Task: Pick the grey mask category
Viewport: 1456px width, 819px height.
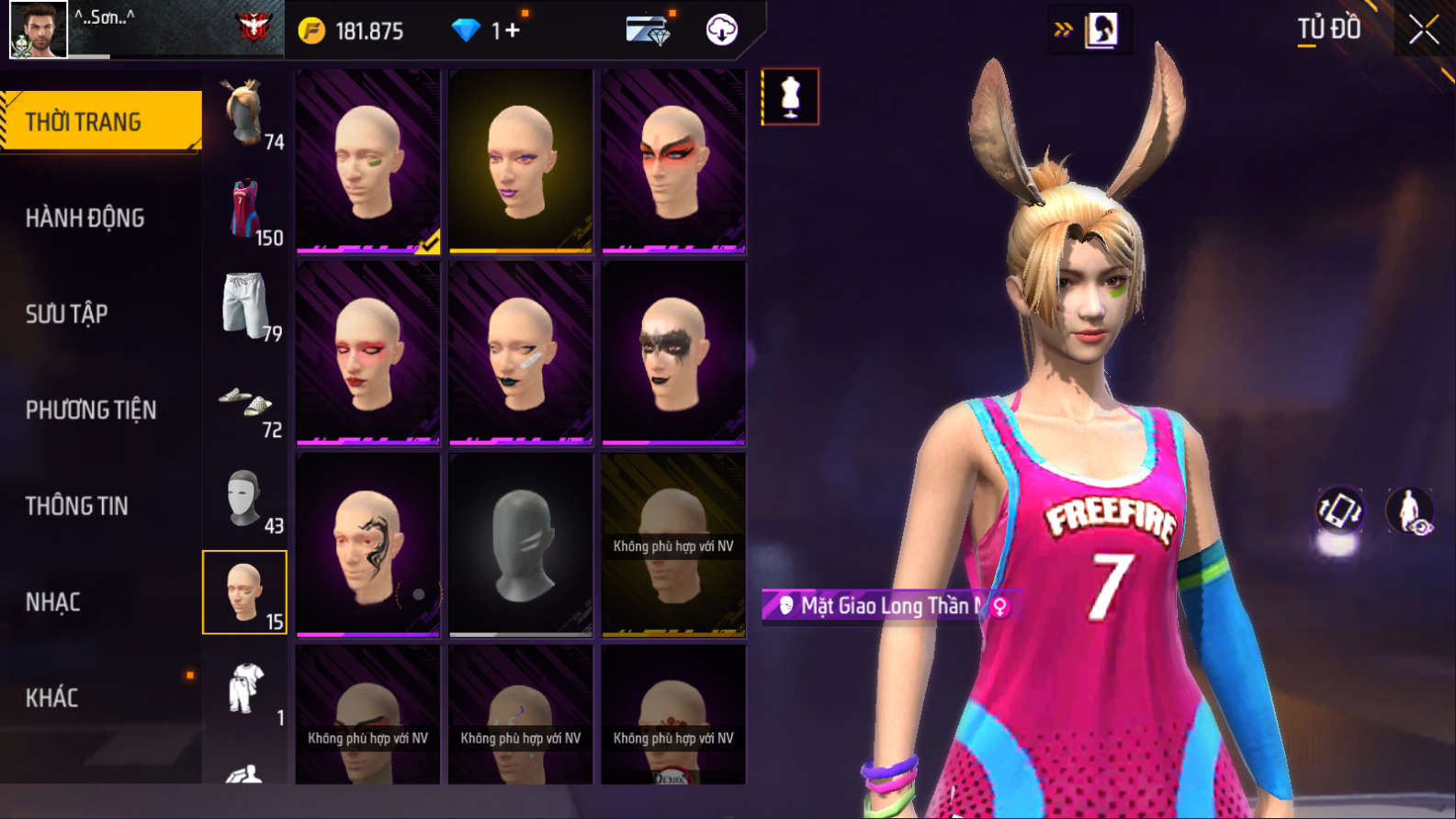Action: pos(245,499)
